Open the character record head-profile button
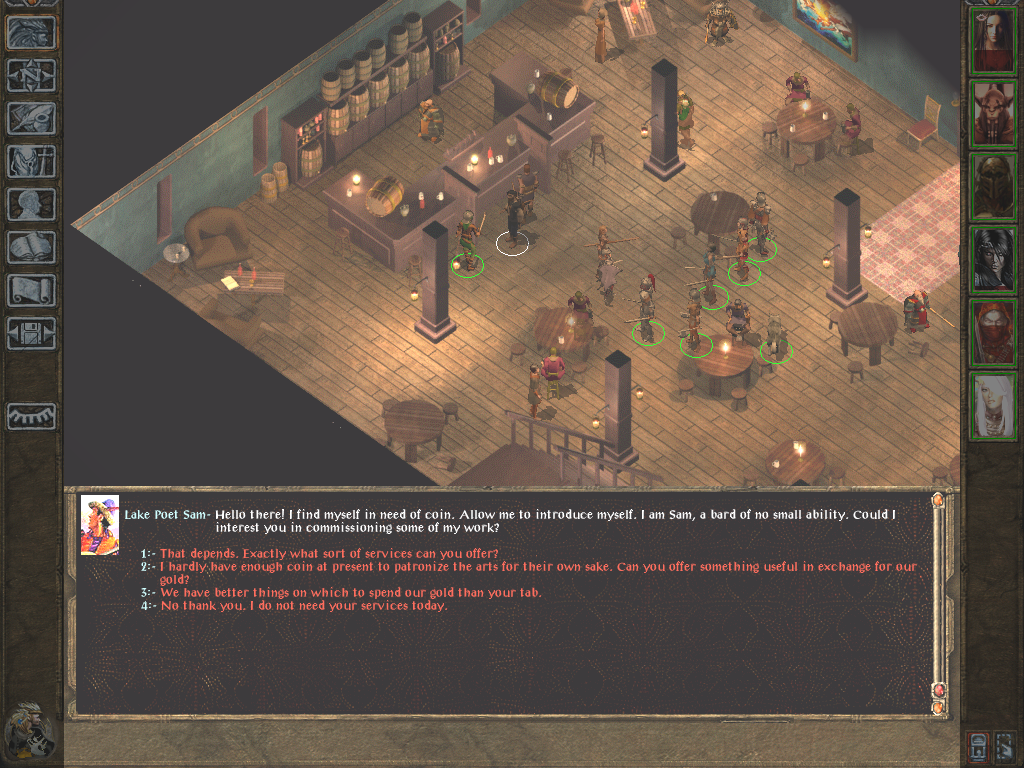Image resolution: width=1024 pixels, height=768 pixels. (x=31, y=204)
